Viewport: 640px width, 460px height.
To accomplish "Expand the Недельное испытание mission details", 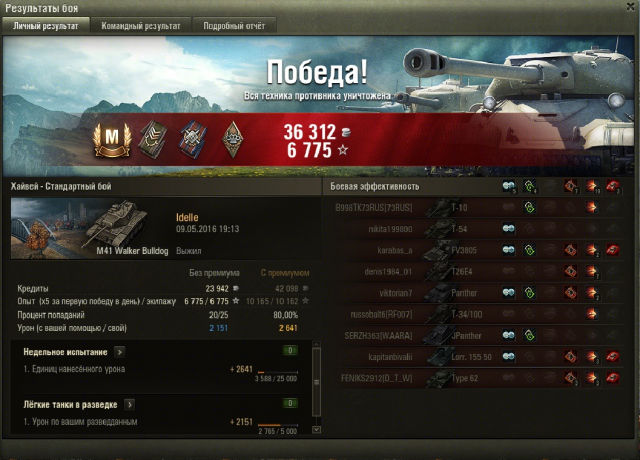I will [119, 351].
